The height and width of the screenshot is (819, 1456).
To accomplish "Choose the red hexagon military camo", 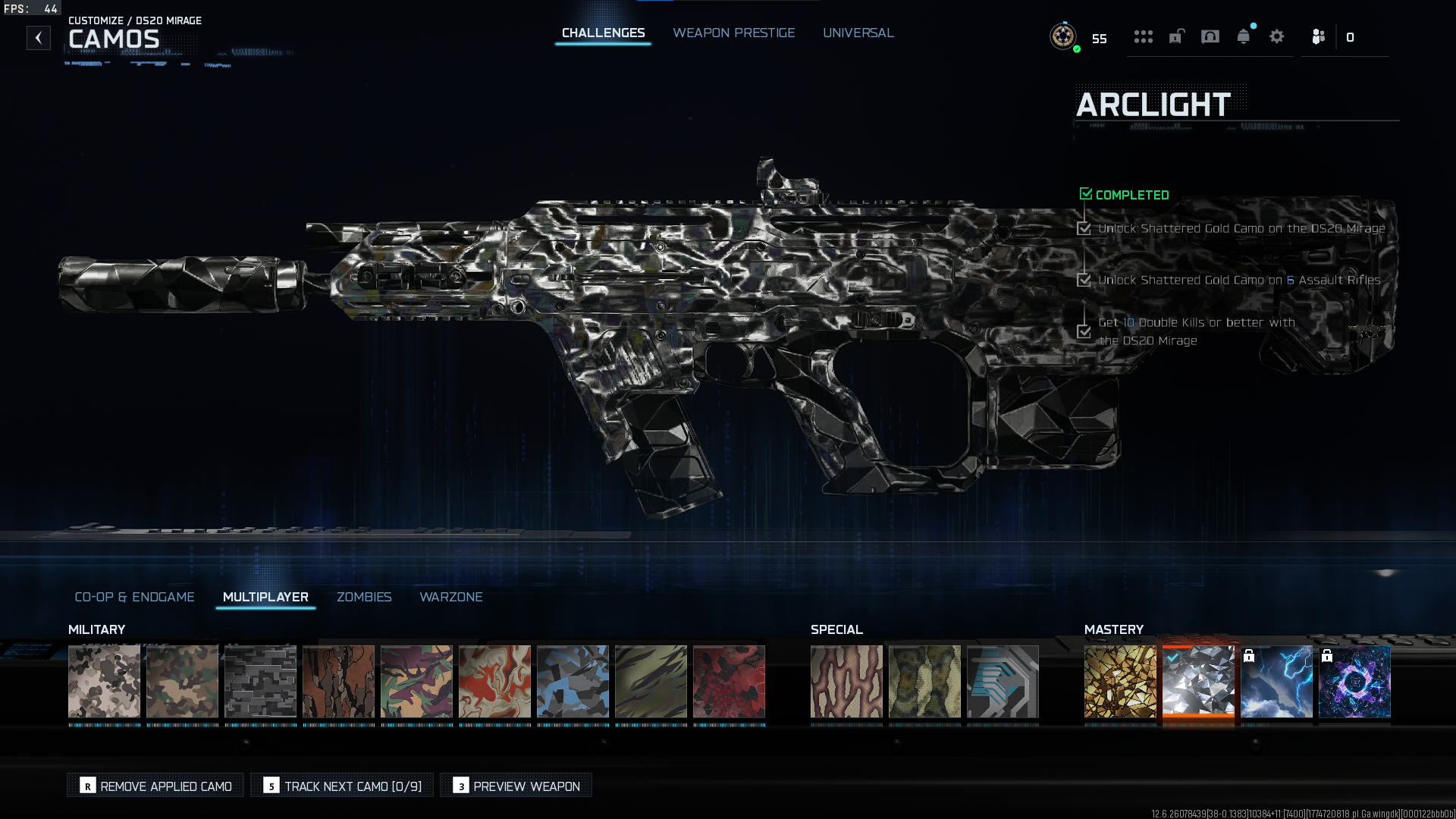I will (729, 681).
